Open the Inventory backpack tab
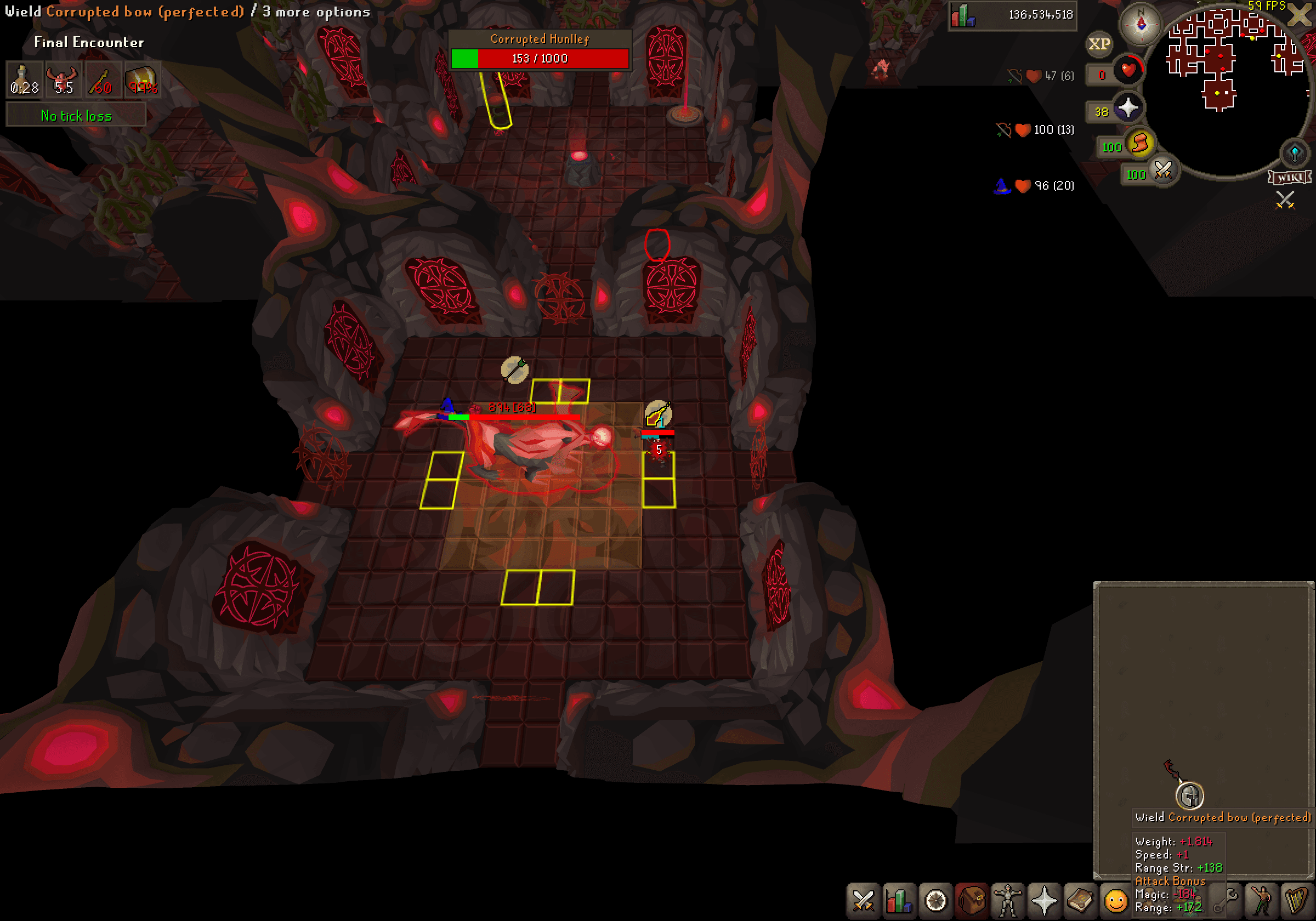Image resolution: width=1316 pixels, height=921 pixels. [971, 900]
